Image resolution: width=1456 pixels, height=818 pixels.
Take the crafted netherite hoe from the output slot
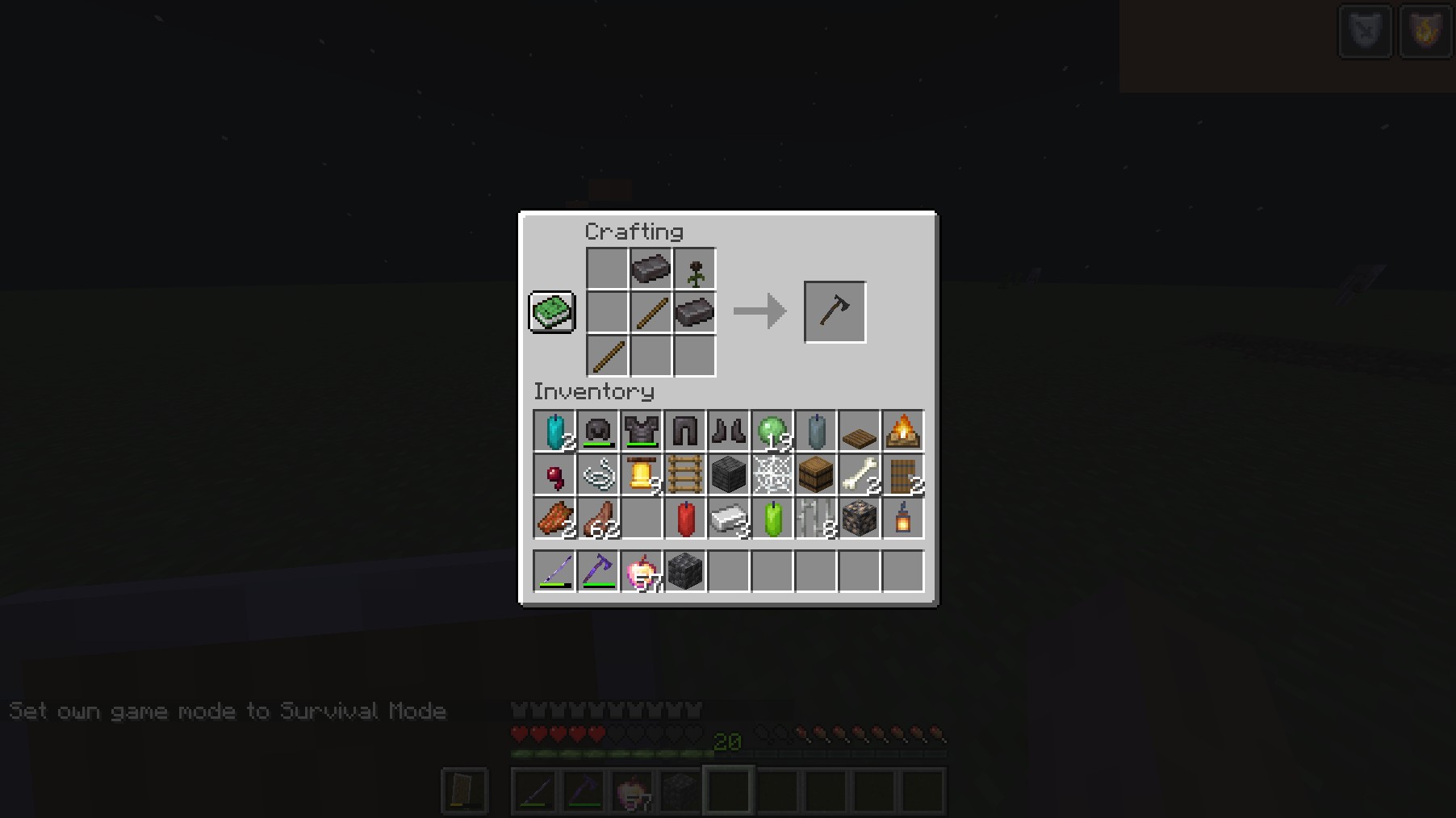pyautogui.click(x=835, y=312)
